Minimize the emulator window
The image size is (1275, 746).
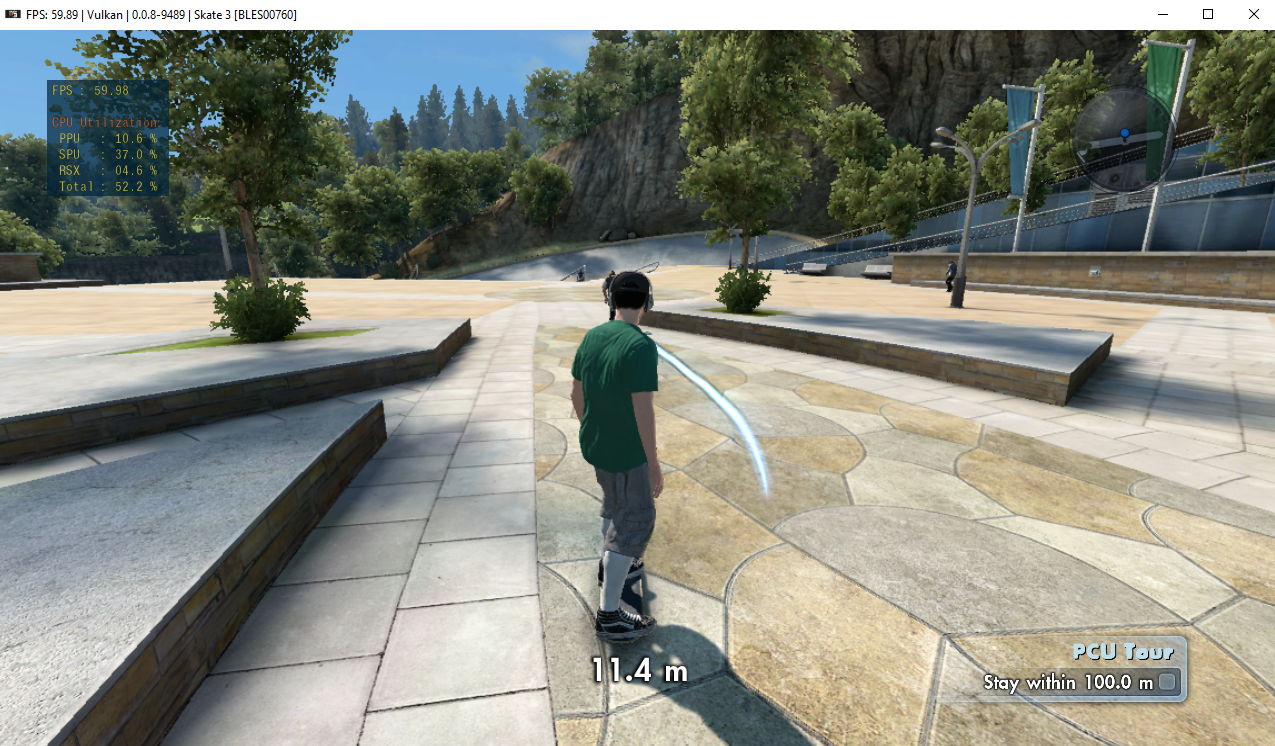pos(1163,14)
